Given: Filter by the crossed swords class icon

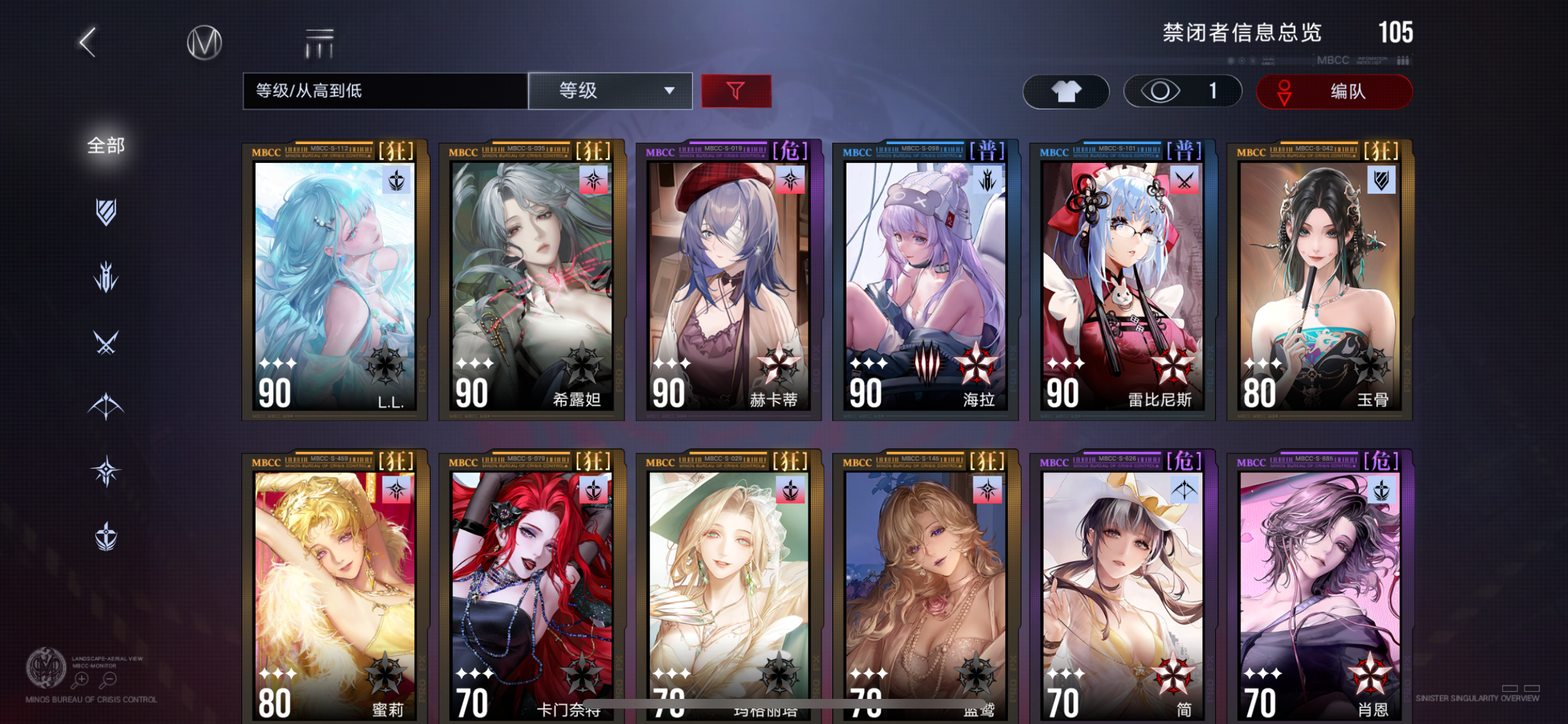Looking at the screenshot, I should [x=105, y=341].
